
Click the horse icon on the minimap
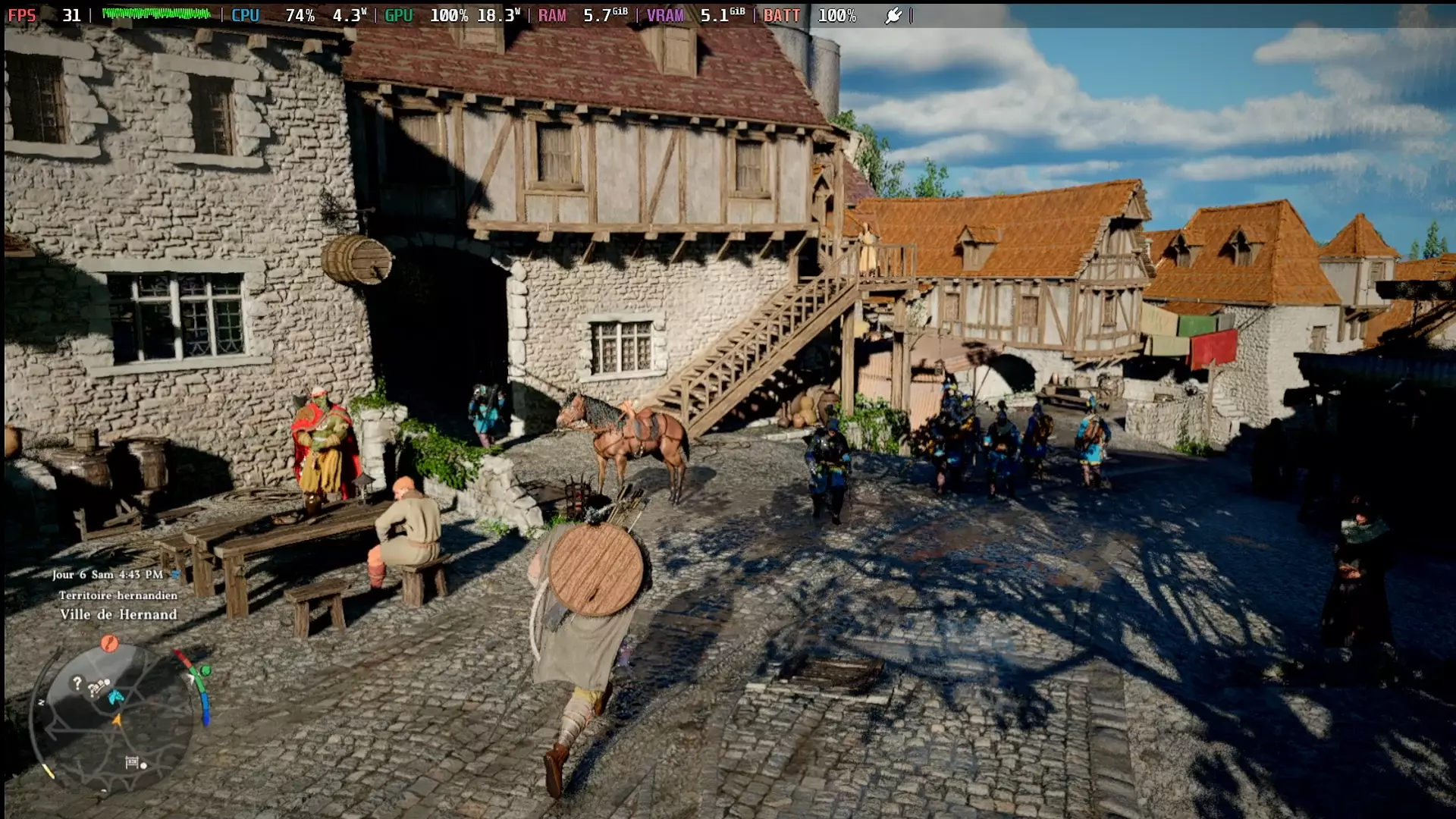pyautogui.click(x=115, y=697)
